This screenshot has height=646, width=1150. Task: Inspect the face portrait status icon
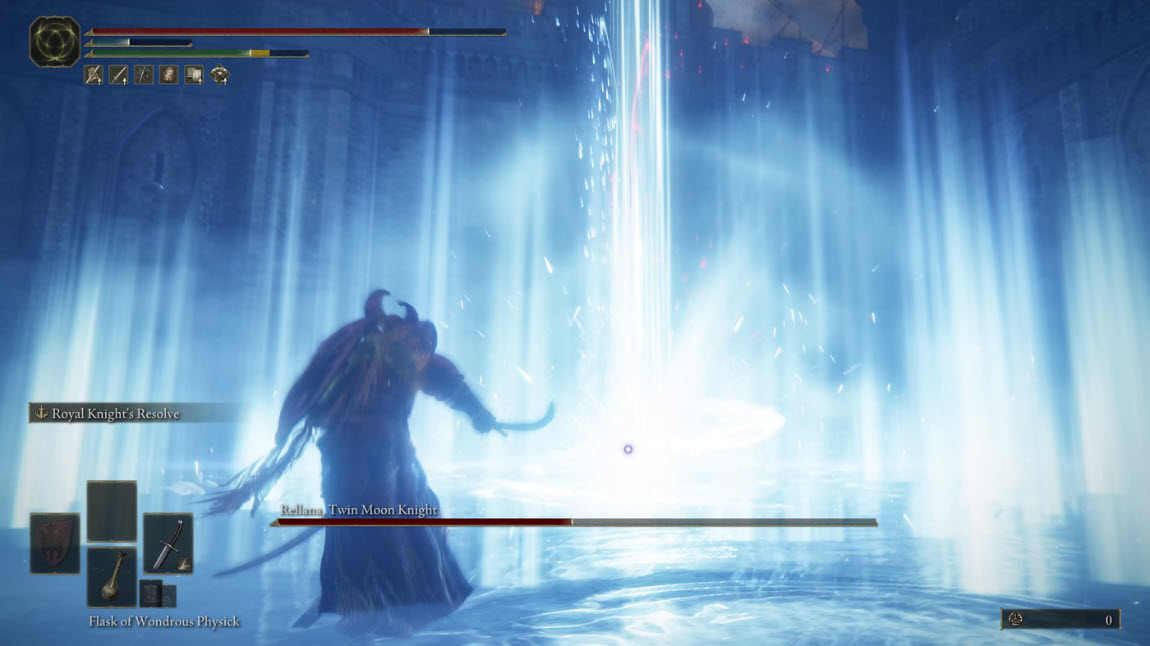169,74
